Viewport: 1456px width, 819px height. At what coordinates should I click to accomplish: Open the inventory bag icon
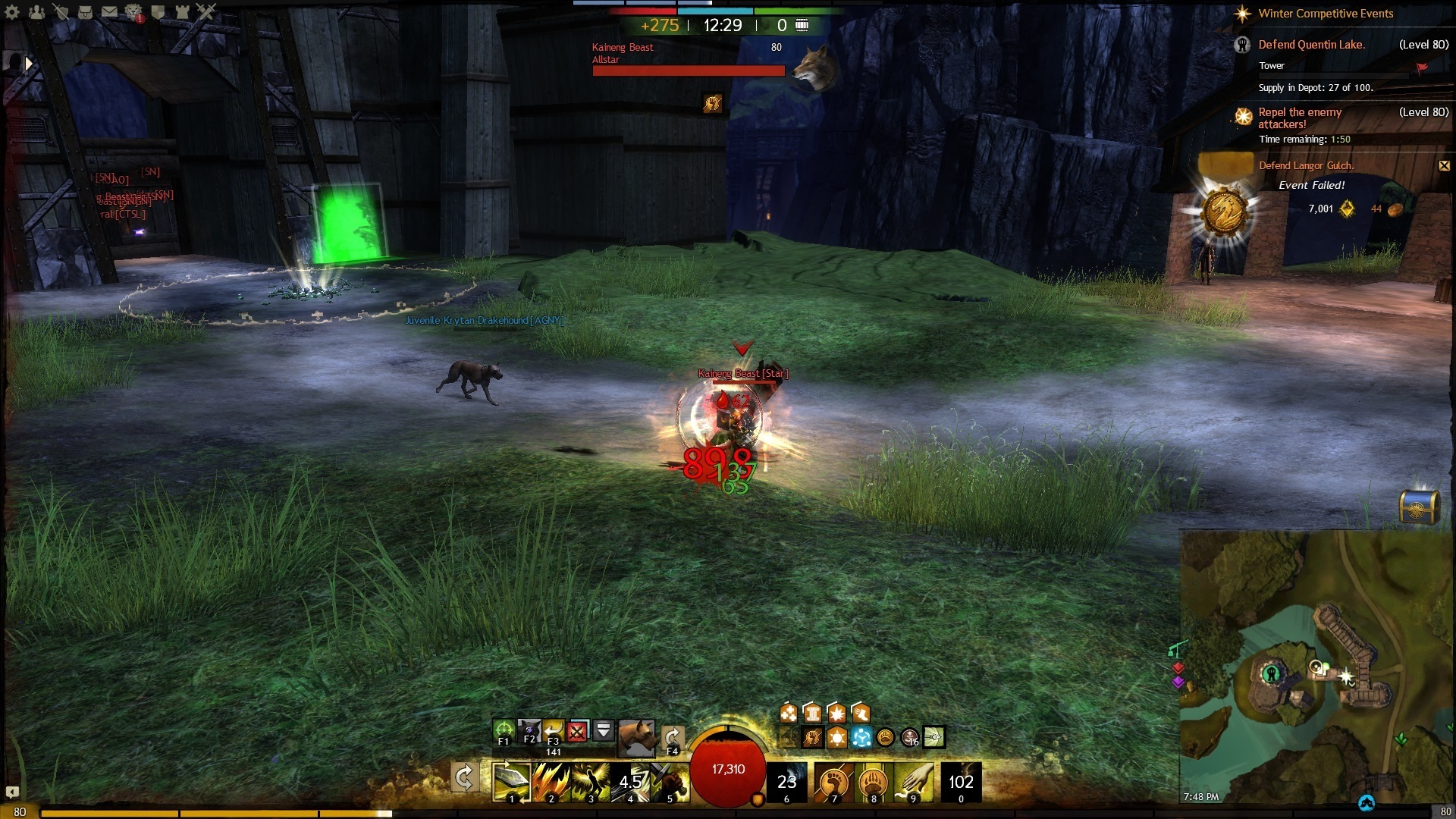[x=85, y=11]
